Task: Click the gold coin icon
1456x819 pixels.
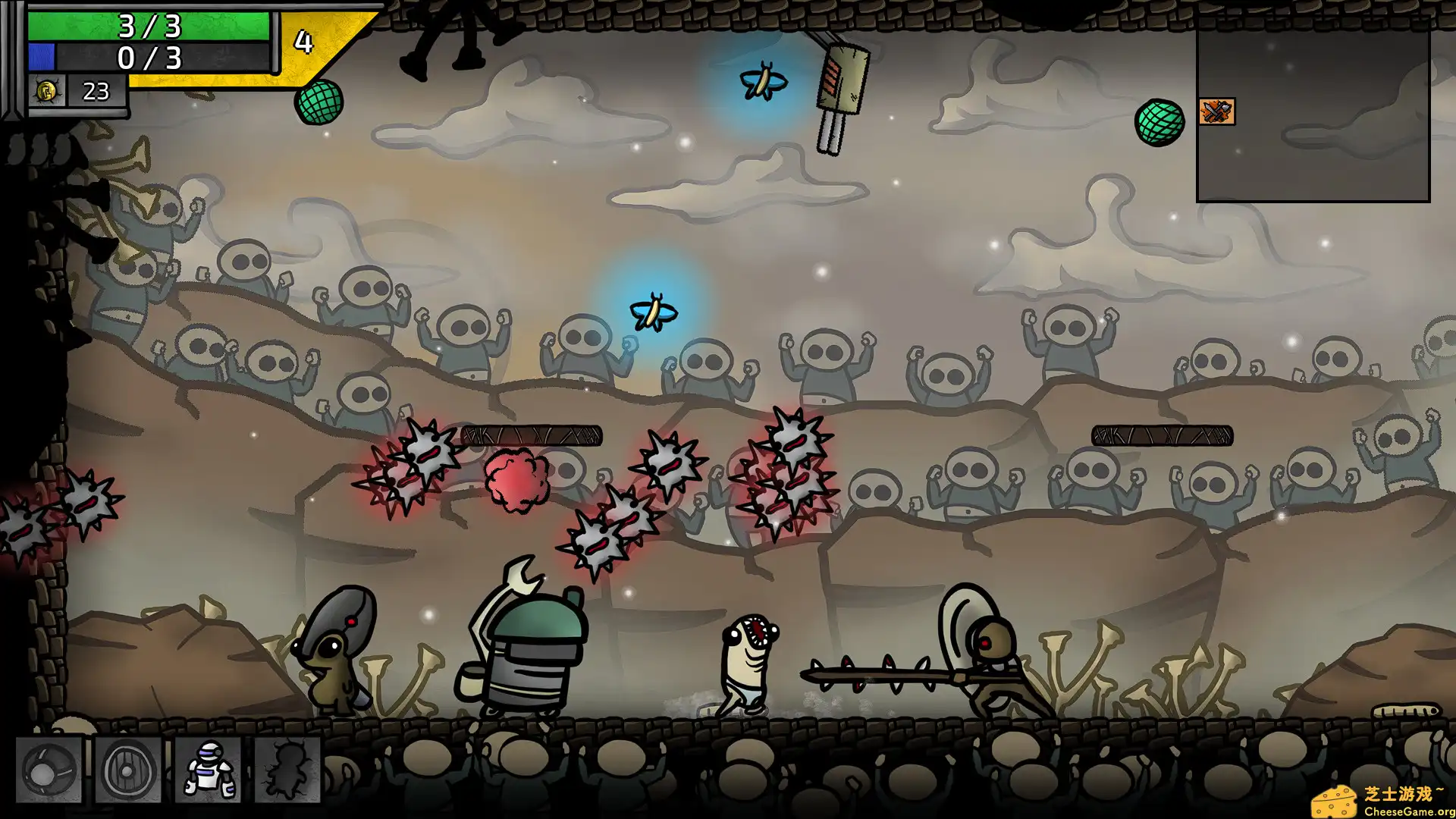Action: pos(46,92)
